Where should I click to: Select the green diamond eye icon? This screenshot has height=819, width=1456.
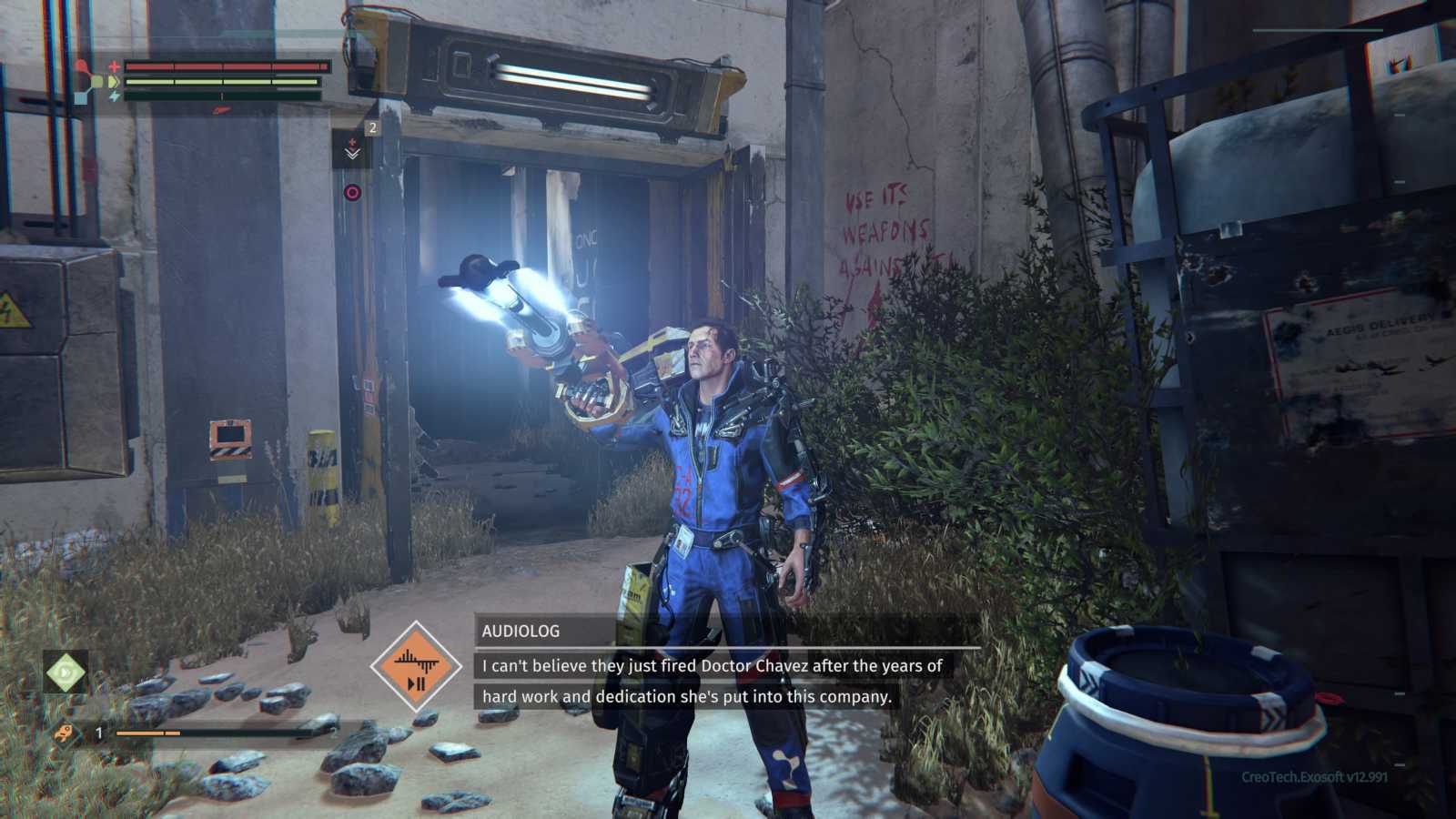click(x=66, y=673)
